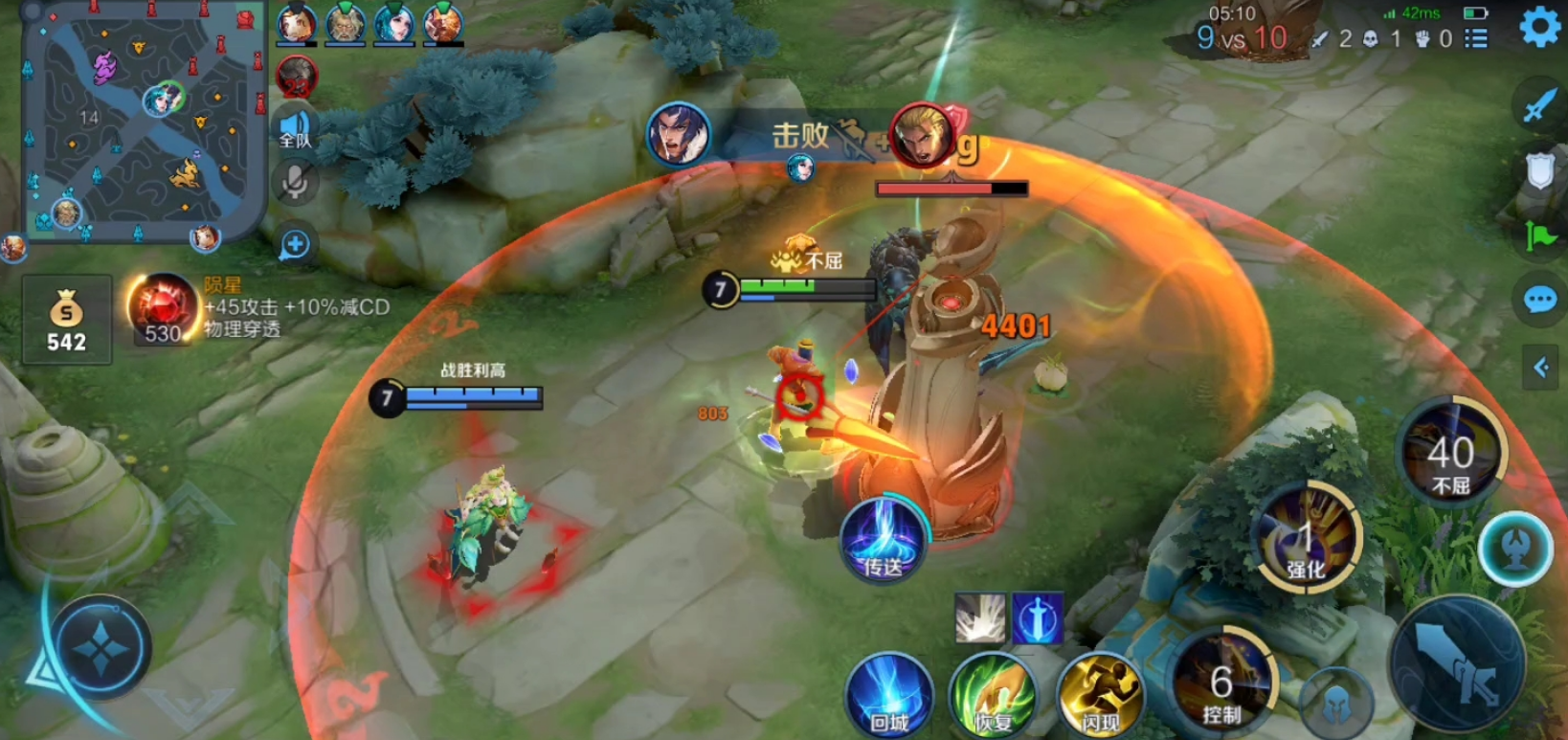Activate the 强化 ability
This screenshot has width=1568, height=740.
tap(1306, 540)
